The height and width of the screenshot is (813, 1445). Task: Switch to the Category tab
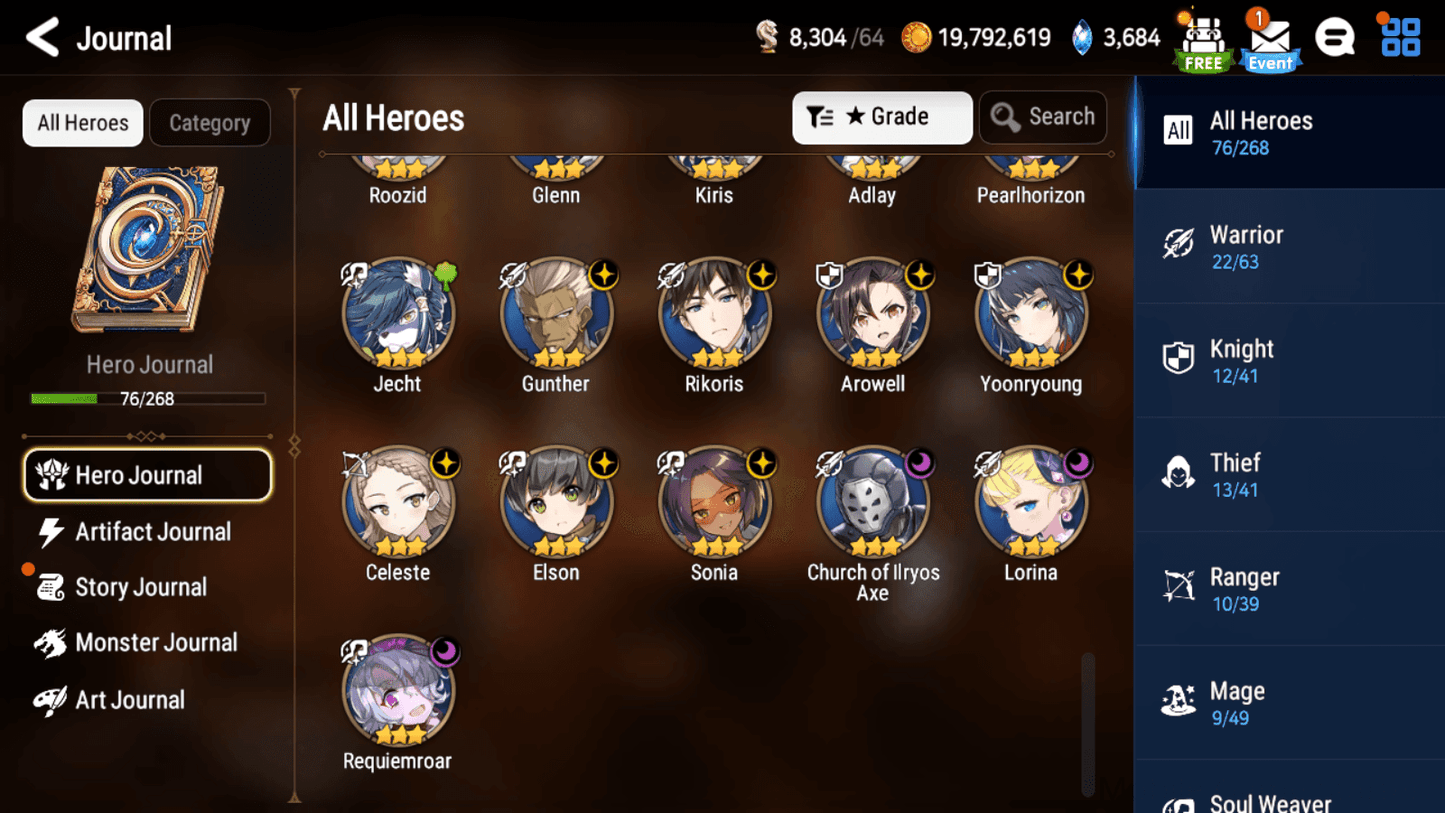click(210, 122)
